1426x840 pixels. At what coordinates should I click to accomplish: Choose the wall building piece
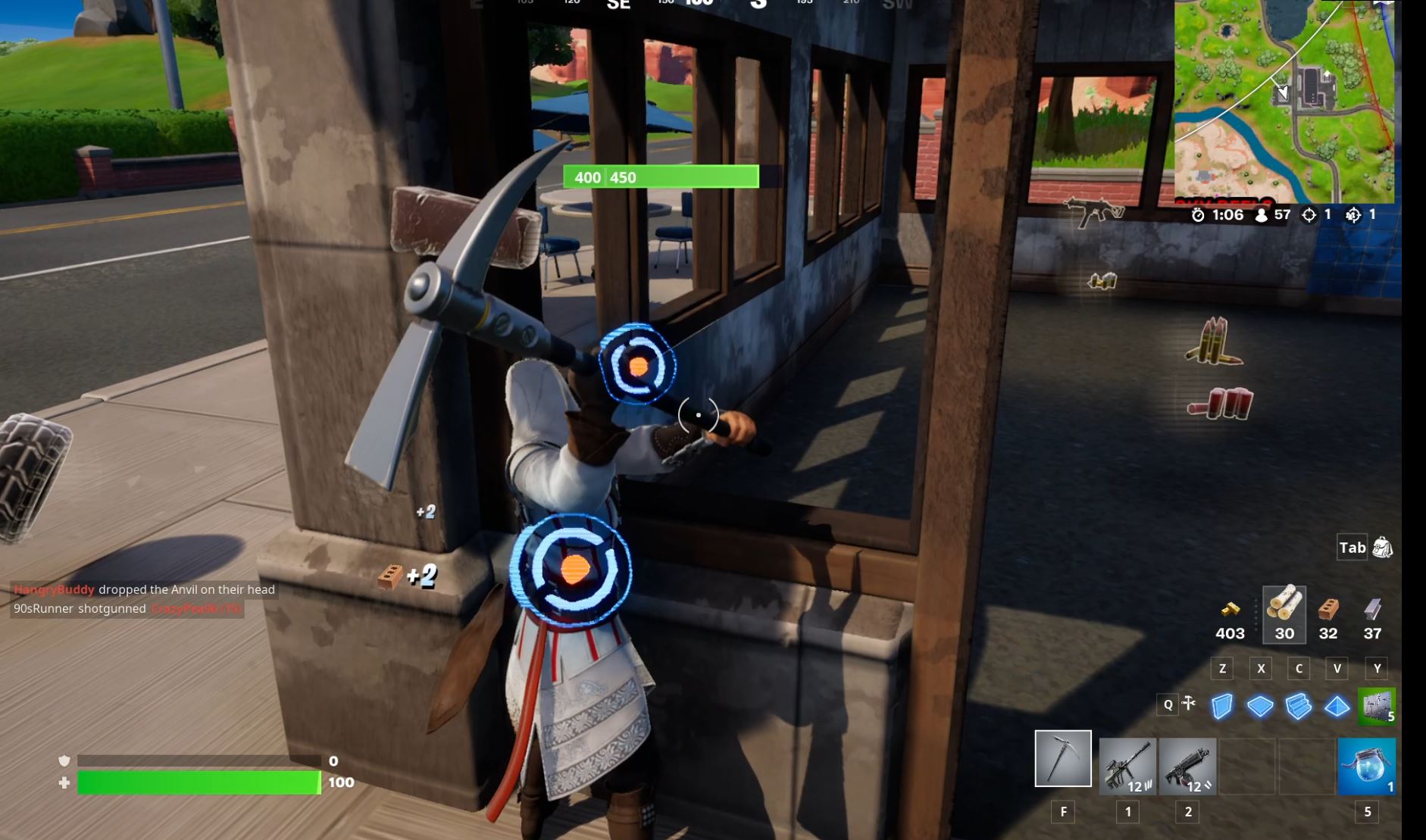click(x=1221, y=706)
